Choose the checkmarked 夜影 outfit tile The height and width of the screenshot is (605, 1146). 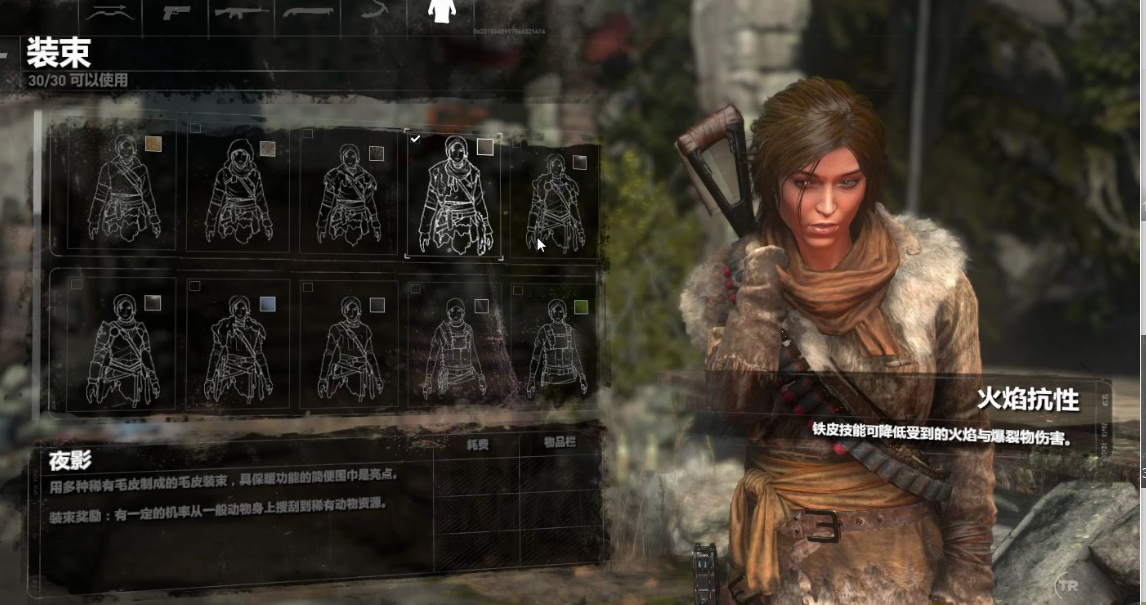tap(454, 194)
